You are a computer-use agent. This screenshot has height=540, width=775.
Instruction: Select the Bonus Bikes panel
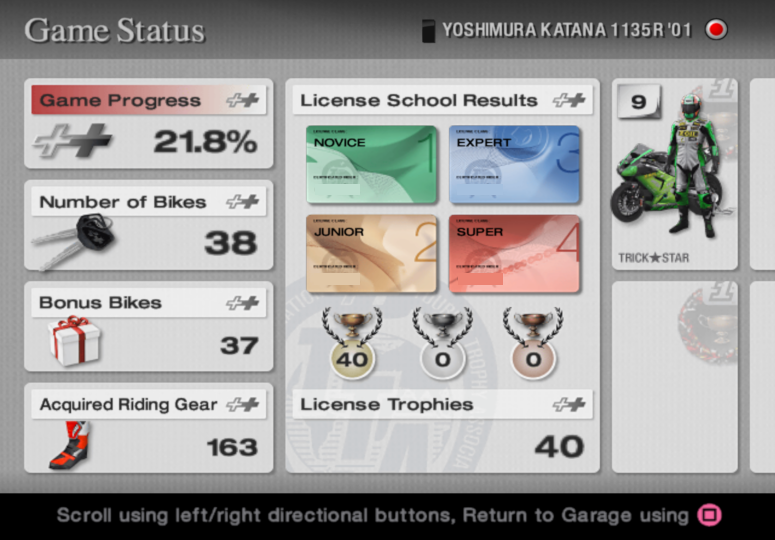click(x=149, y=327)
